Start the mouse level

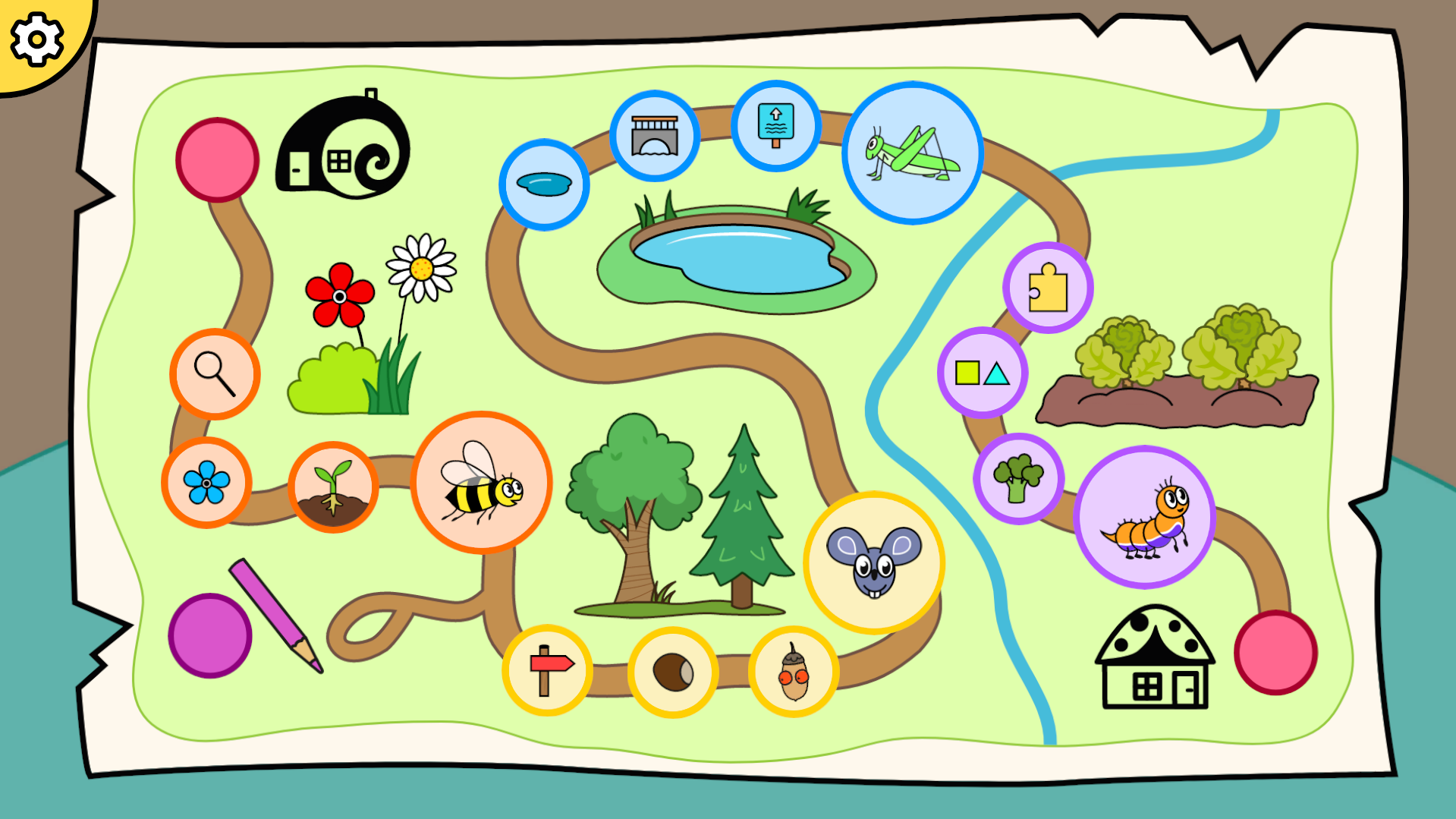(x=874, y=562)
